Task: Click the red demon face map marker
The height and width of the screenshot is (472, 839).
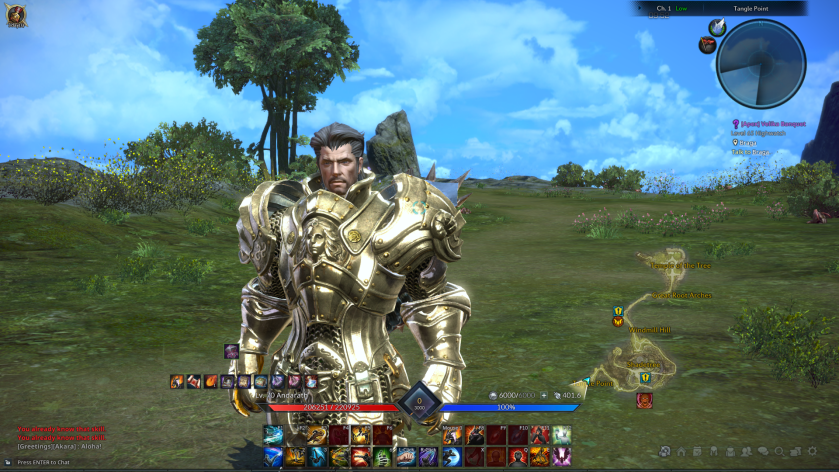Action: pos(644,399)
